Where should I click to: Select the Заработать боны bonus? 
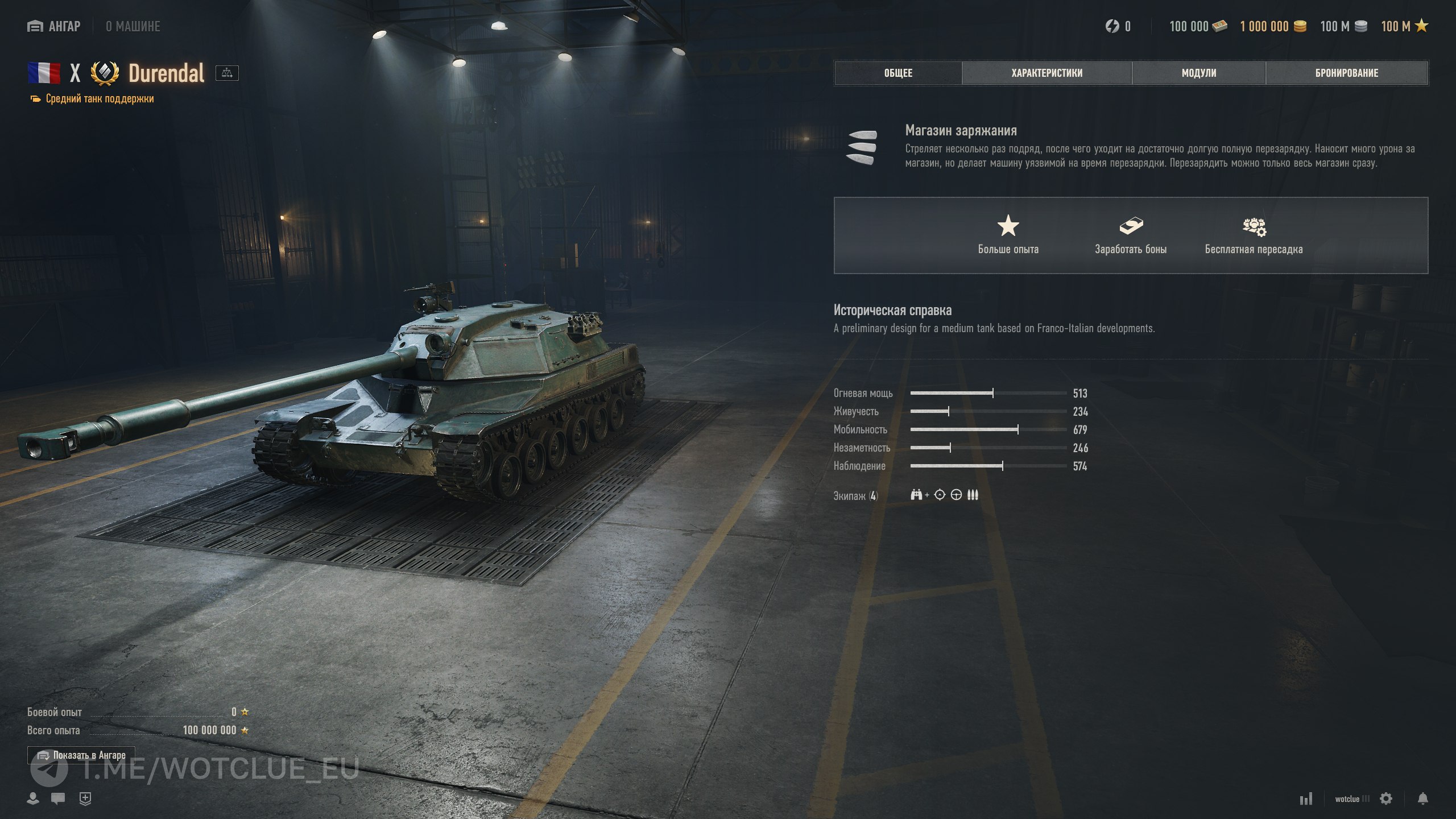1131,234
